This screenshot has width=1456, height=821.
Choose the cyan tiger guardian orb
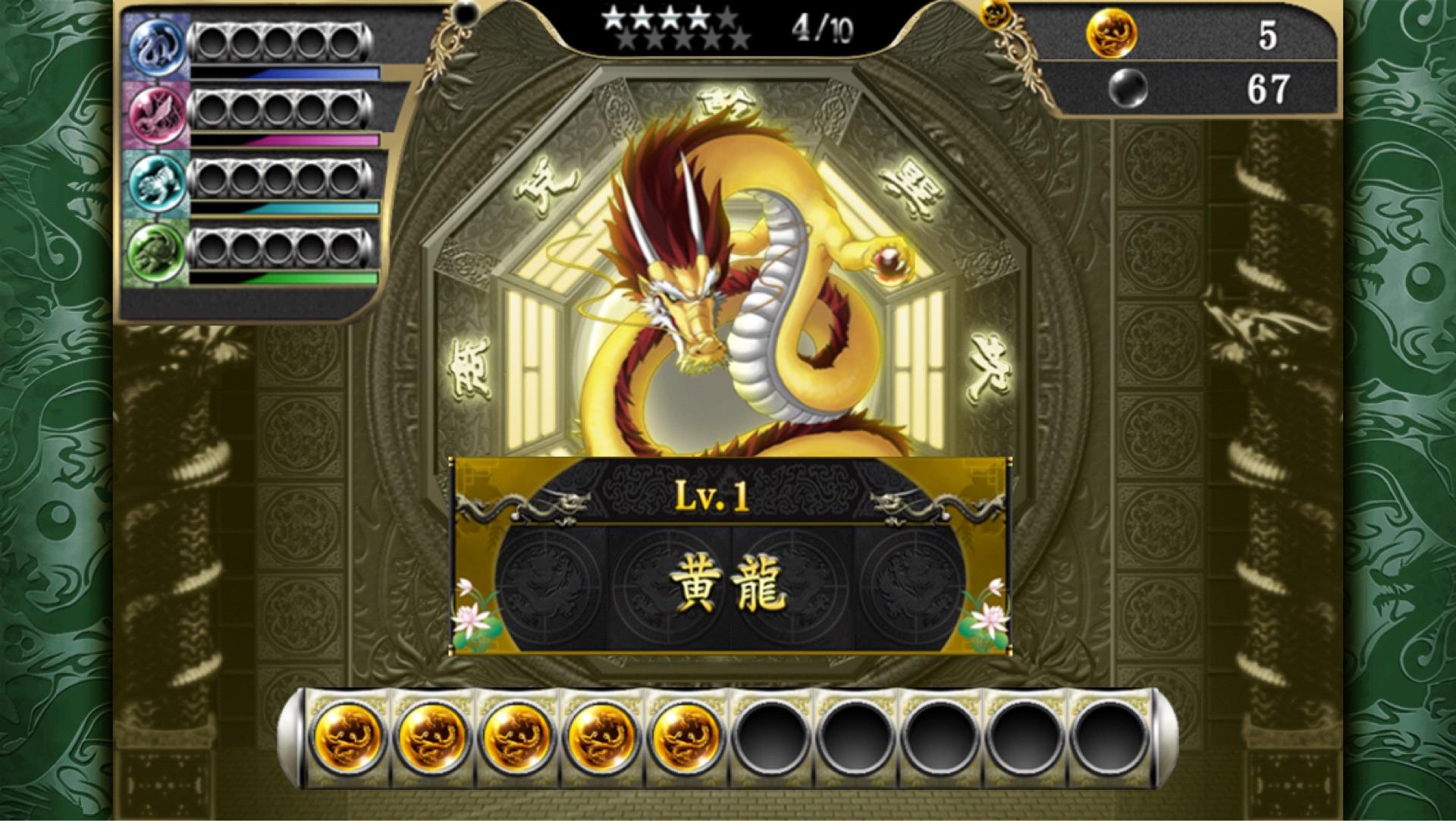point(157,183)
